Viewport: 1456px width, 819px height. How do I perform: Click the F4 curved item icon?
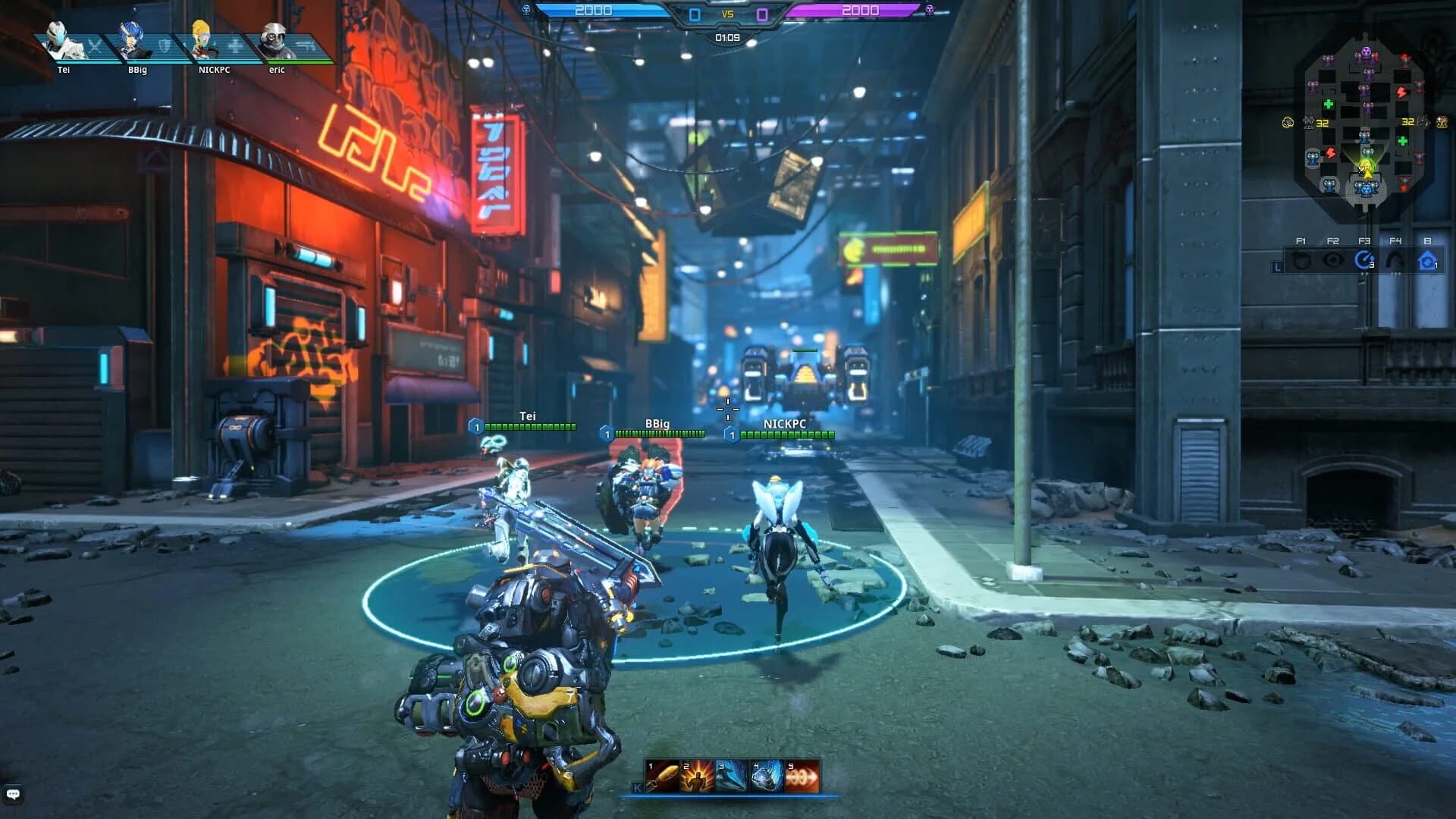1396,259
